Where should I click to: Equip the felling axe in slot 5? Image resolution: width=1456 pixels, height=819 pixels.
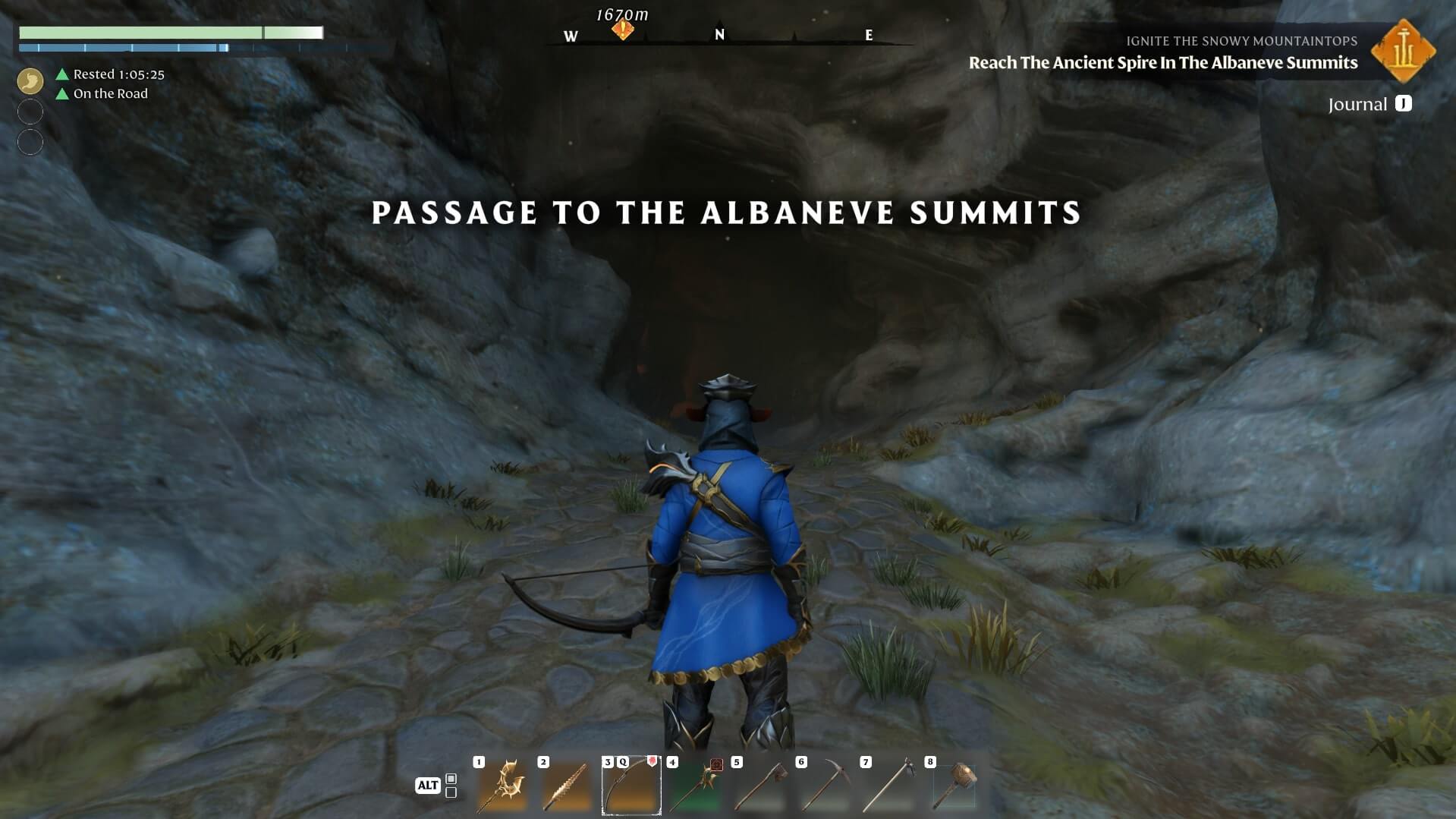coord(759,786)
